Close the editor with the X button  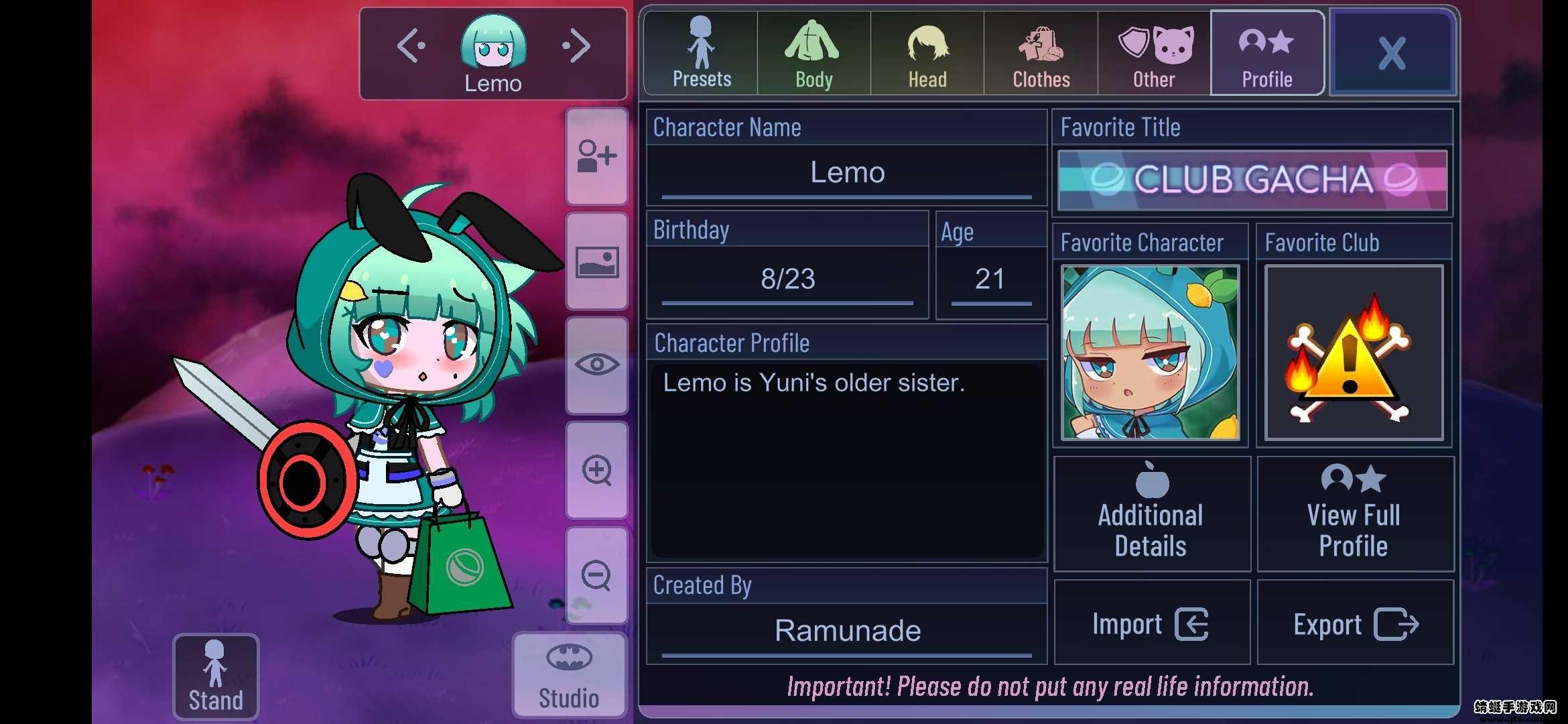pos(1392,54)
